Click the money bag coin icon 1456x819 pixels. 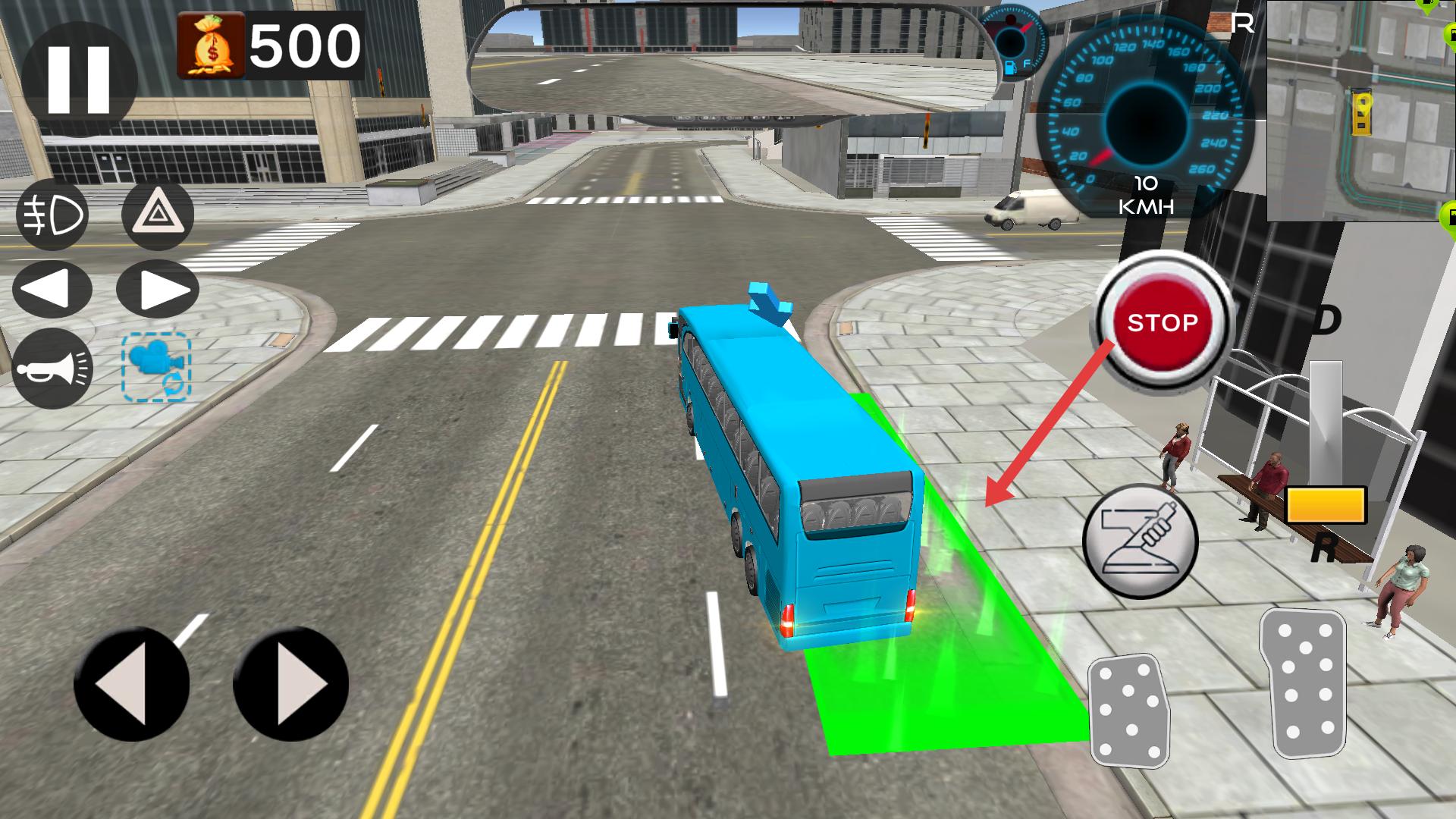(x=211, y=45)
